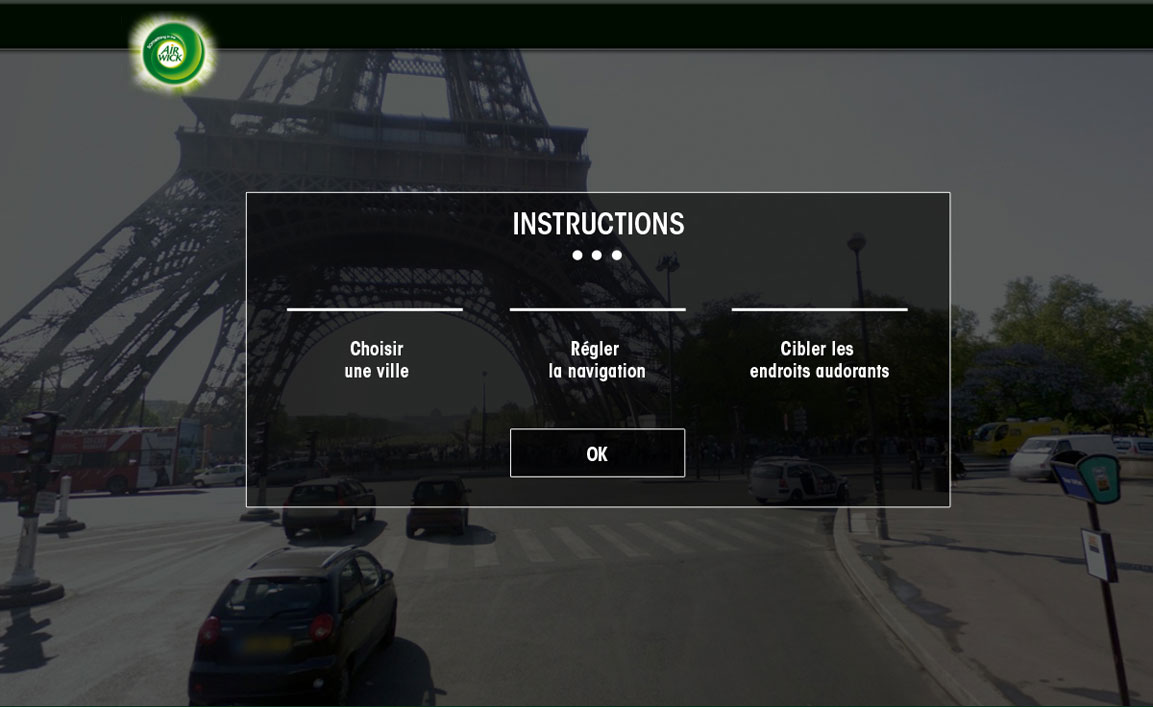
Task: Confirm the instructions with OK
Action: tap(597, 453)
